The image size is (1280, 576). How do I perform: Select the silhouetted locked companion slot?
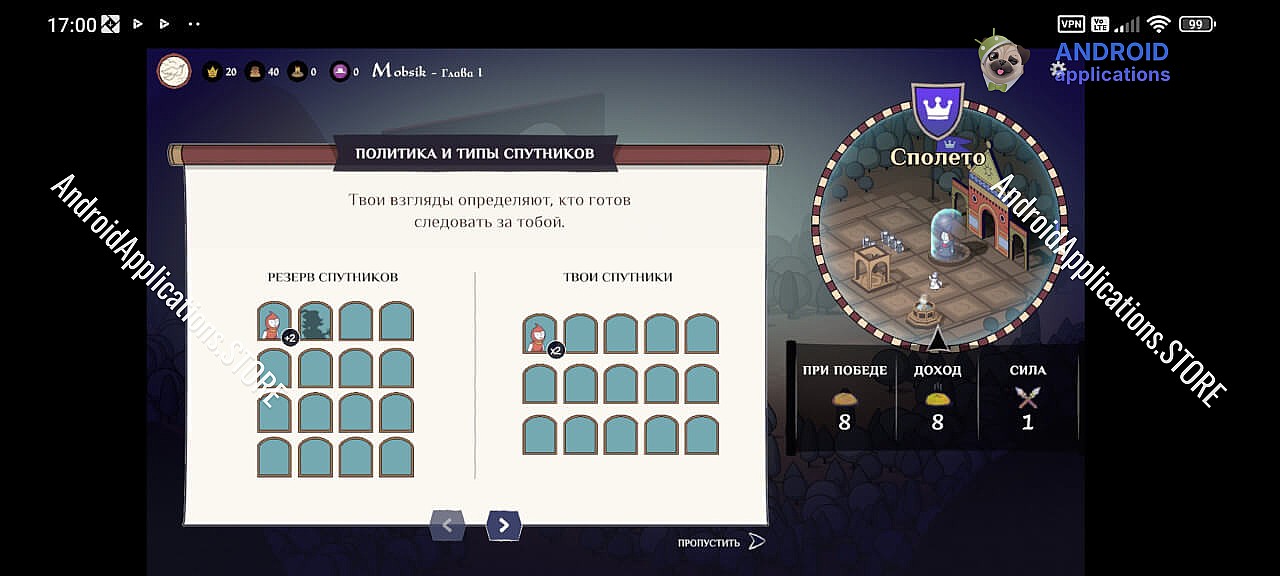[x=315, y=322]
